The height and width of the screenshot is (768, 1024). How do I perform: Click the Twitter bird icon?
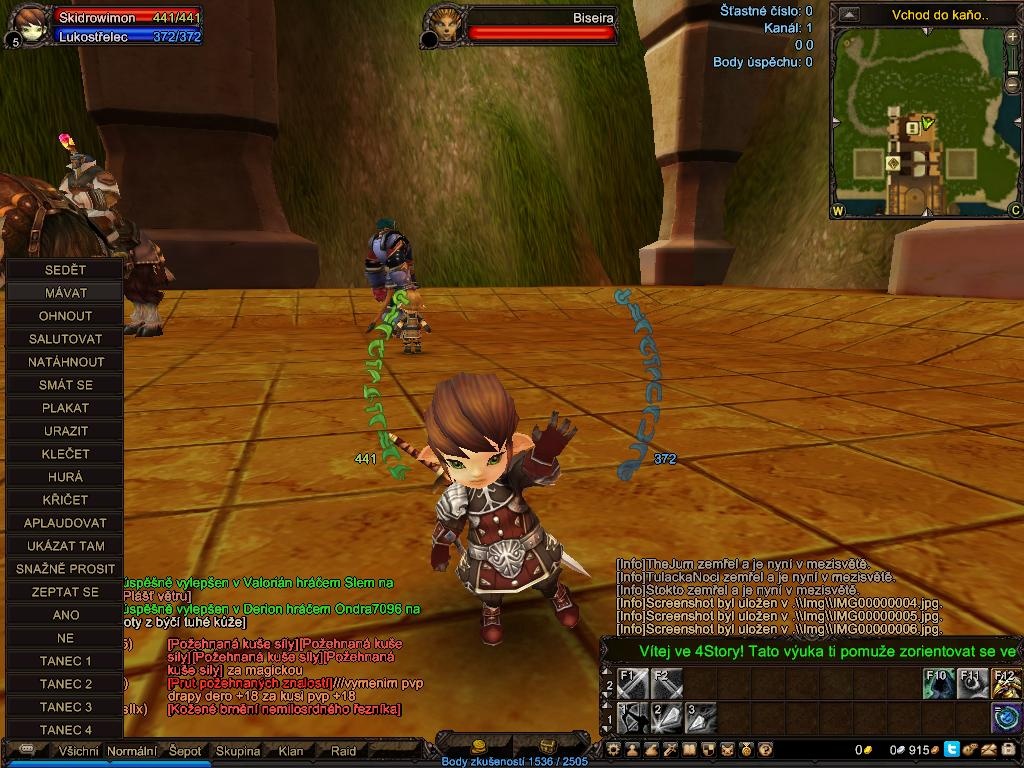(951, 749)
